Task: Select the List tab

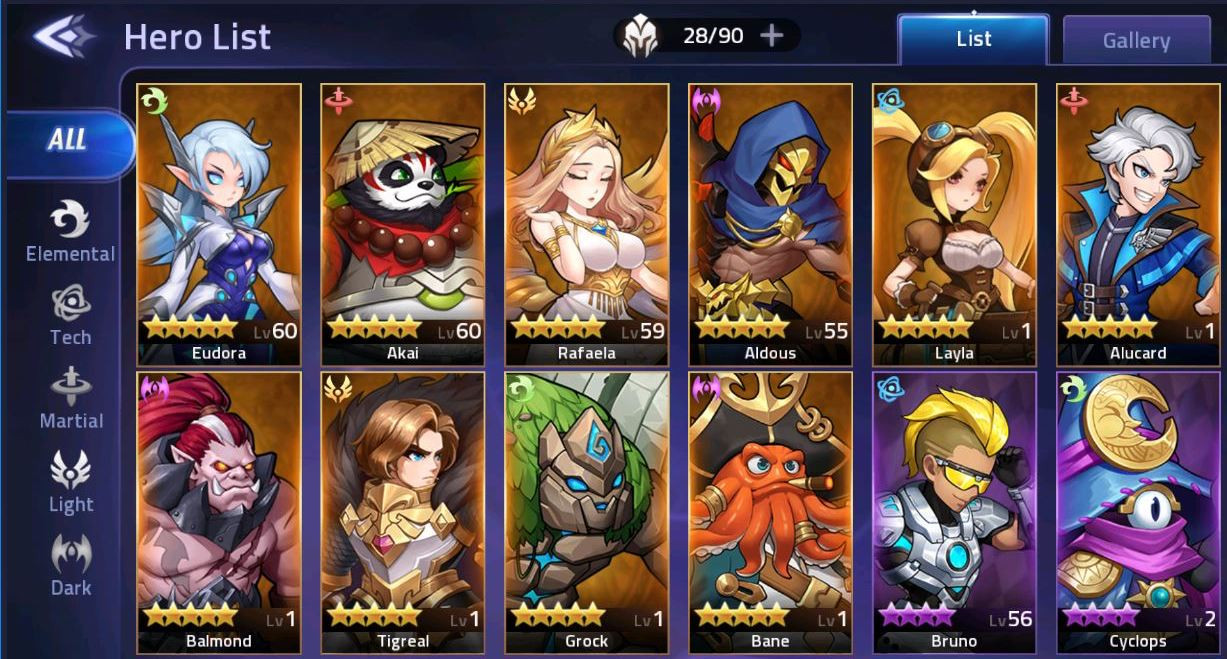Action: click(x=973, y=39)
